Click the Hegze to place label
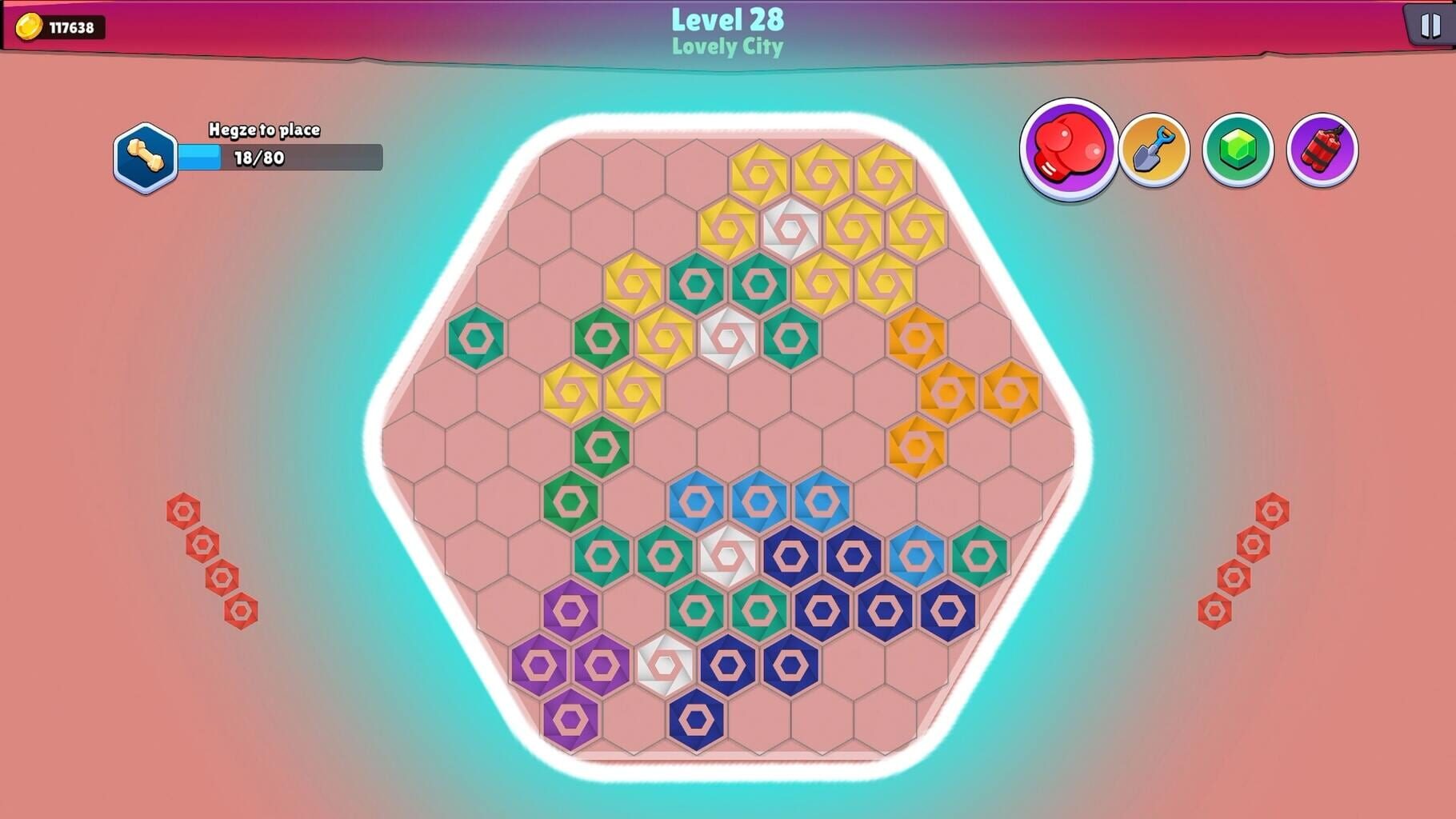 [x=265, y=127]
